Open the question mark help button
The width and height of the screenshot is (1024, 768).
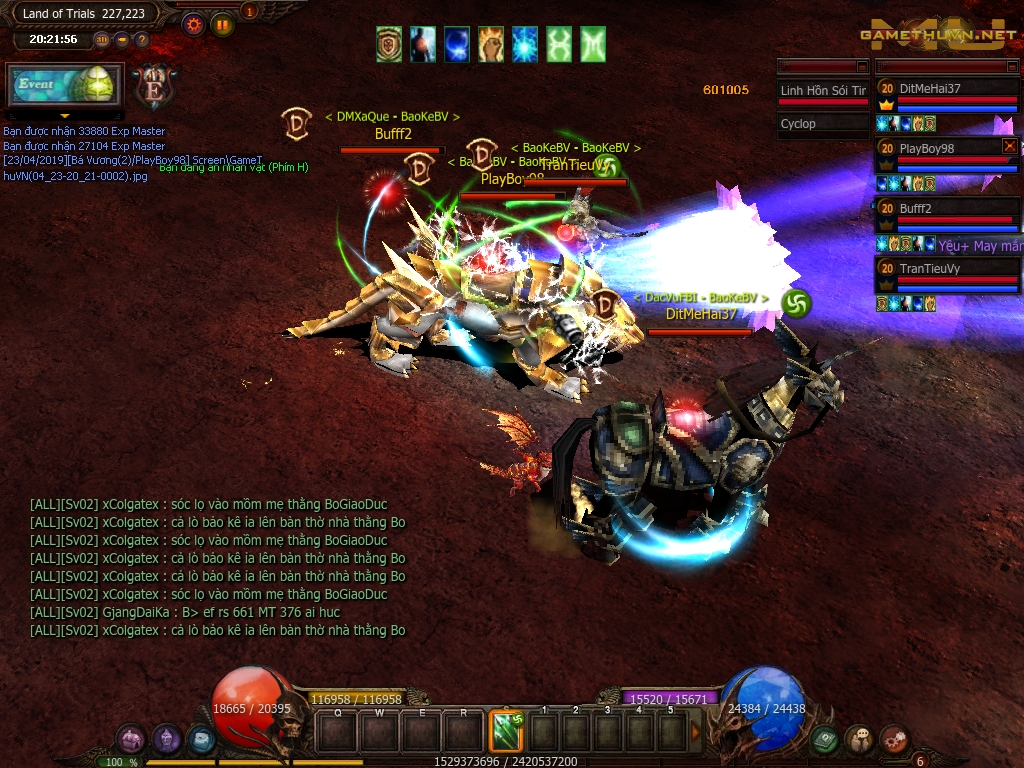pos(141,40)
